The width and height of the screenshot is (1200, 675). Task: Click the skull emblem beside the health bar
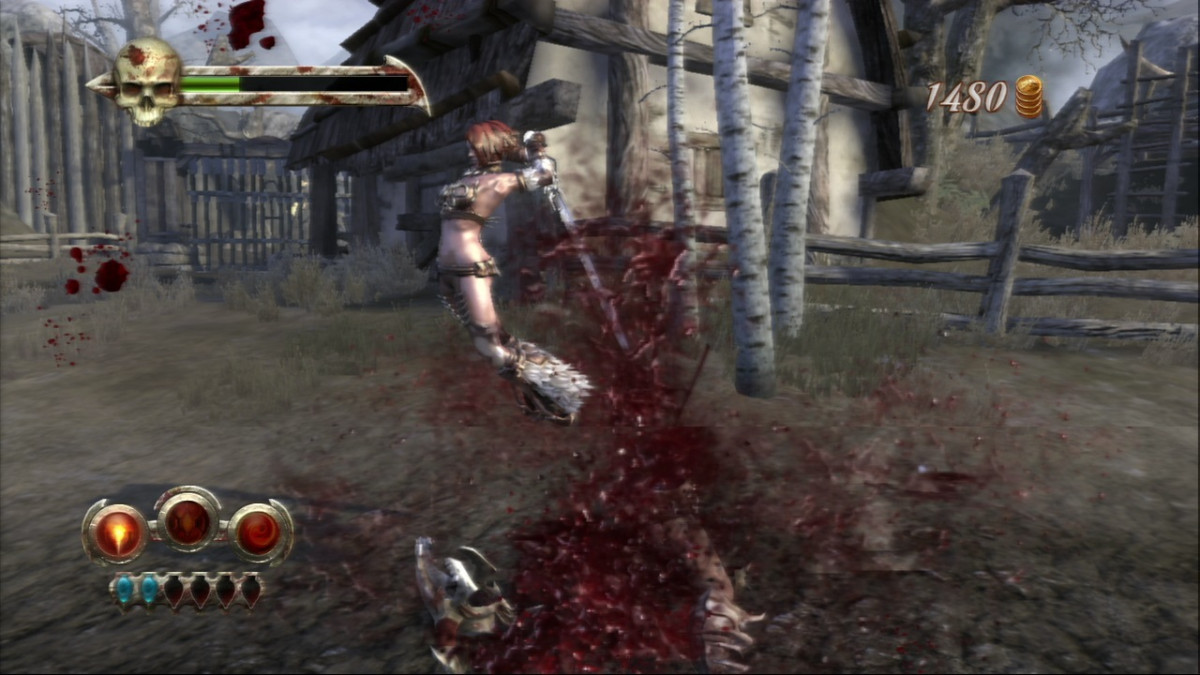146,82
